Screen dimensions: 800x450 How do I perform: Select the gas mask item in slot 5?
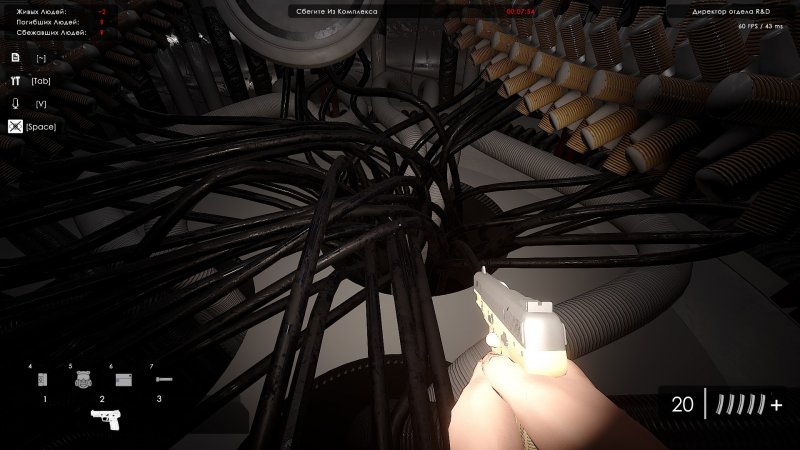click(x=84, y=379)
